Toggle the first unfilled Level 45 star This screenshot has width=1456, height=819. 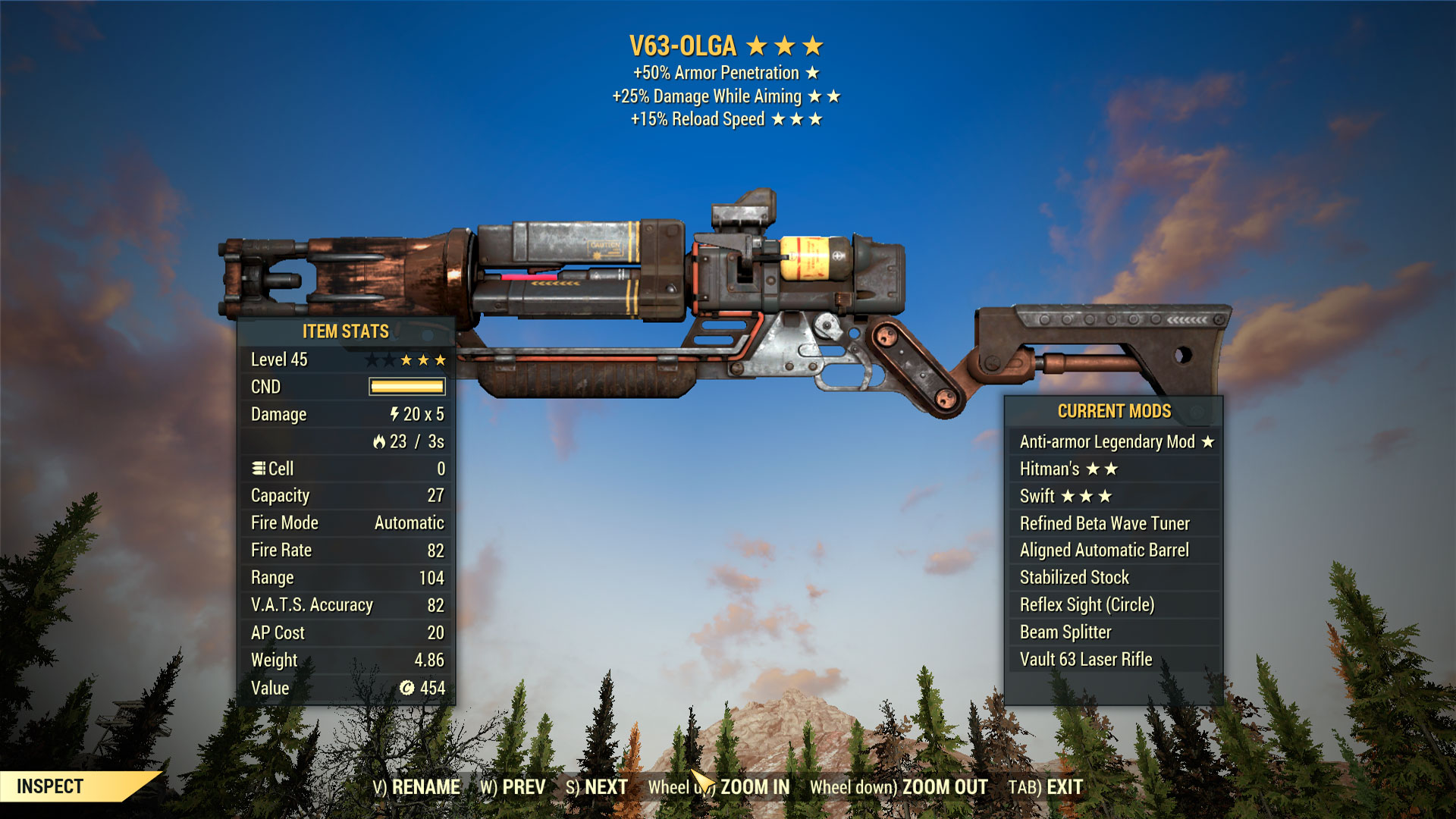point(372,360)
